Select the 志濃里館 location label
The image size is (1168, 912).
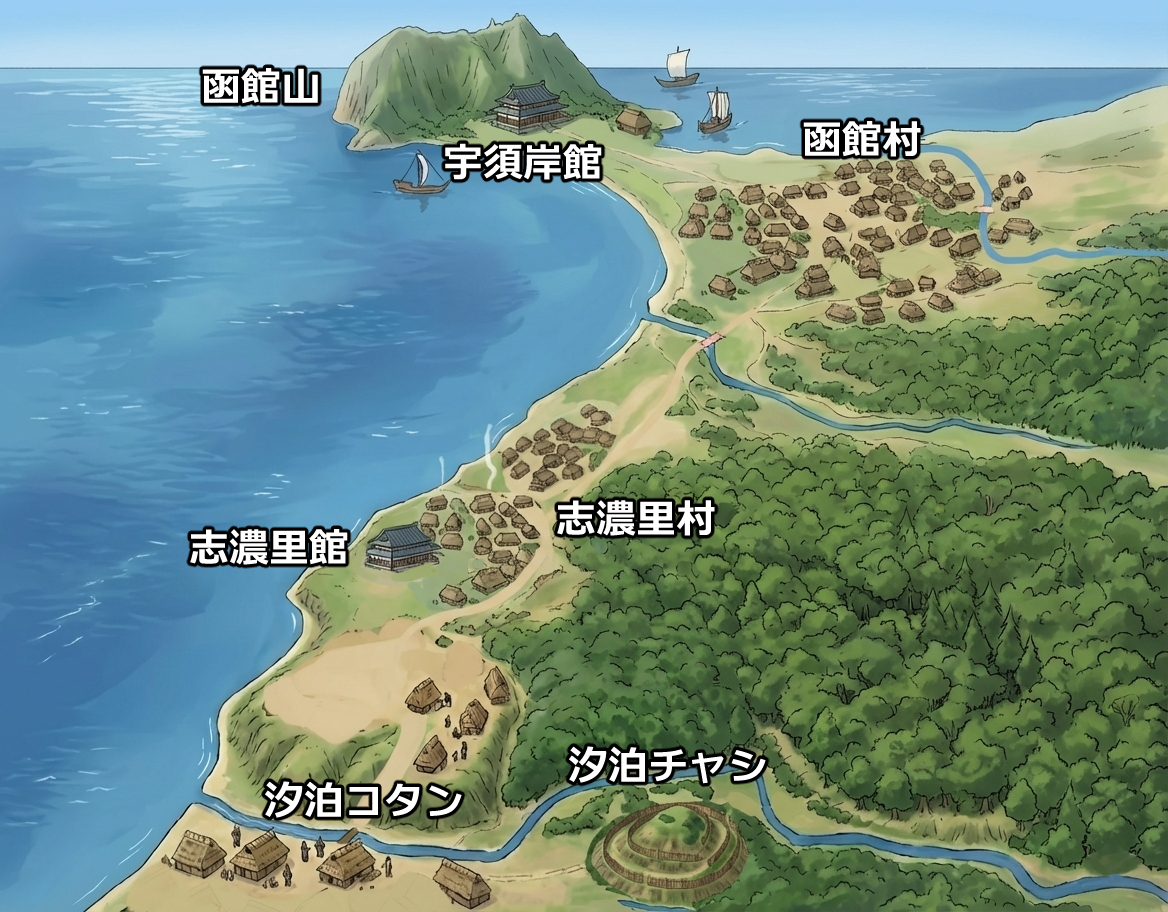point(268,548)
